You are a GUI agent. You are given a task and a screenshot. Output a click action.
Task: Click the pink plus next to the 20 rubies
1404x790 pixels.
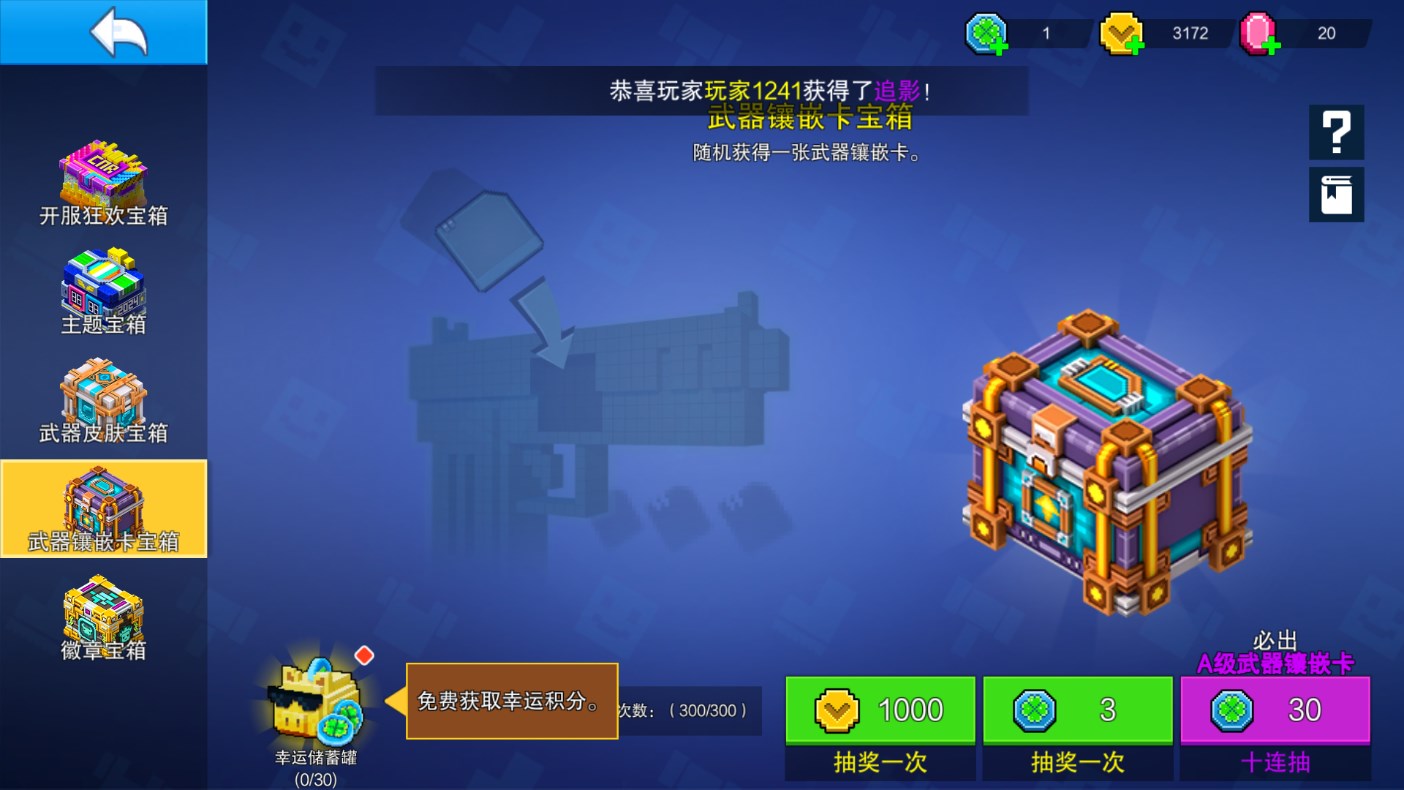click(1272, 43)
